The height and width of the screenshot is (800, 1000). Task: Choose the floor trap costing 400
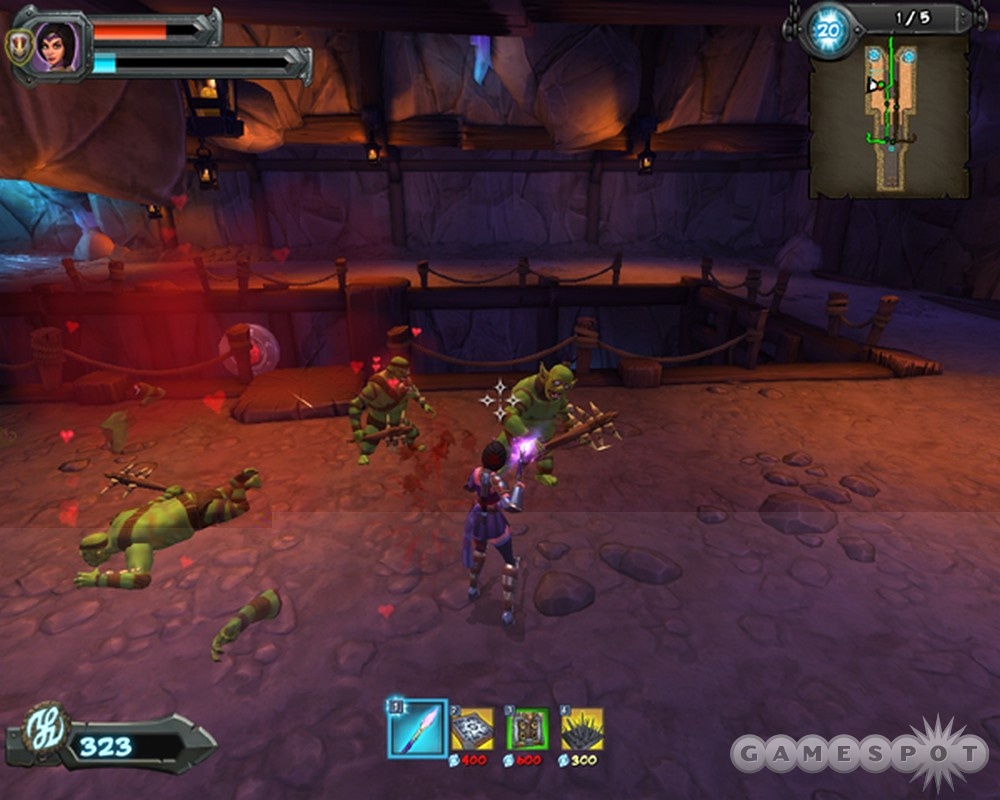click(x=473, y=729)
